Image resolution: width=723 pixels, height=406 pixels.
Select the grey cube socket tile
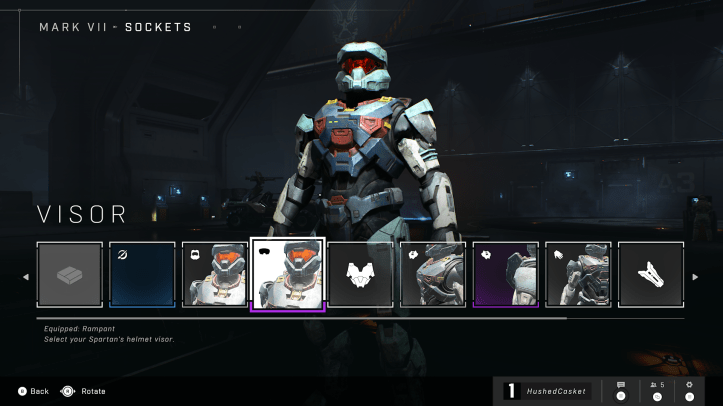pyautogui.click(x=70, y=274)
